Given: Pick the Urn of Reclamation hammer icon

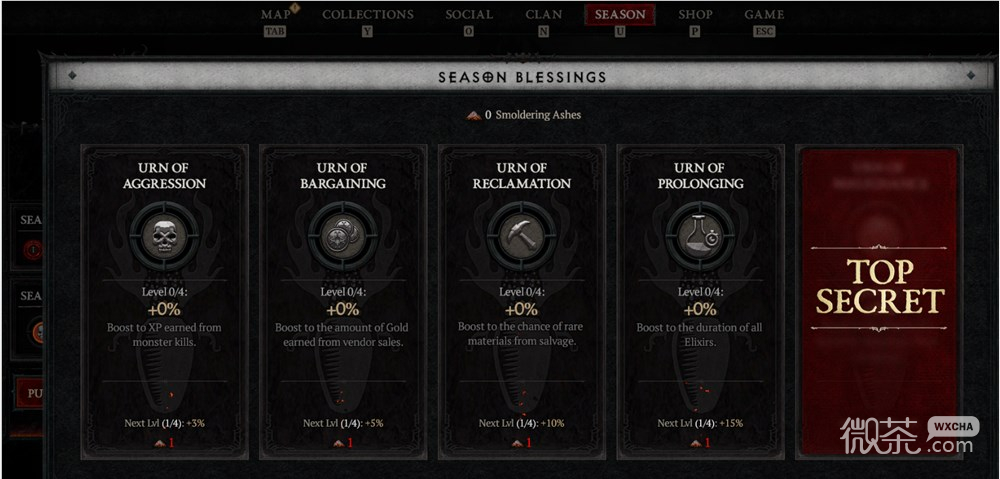Looking at the screenshot, I should (521, 235).
